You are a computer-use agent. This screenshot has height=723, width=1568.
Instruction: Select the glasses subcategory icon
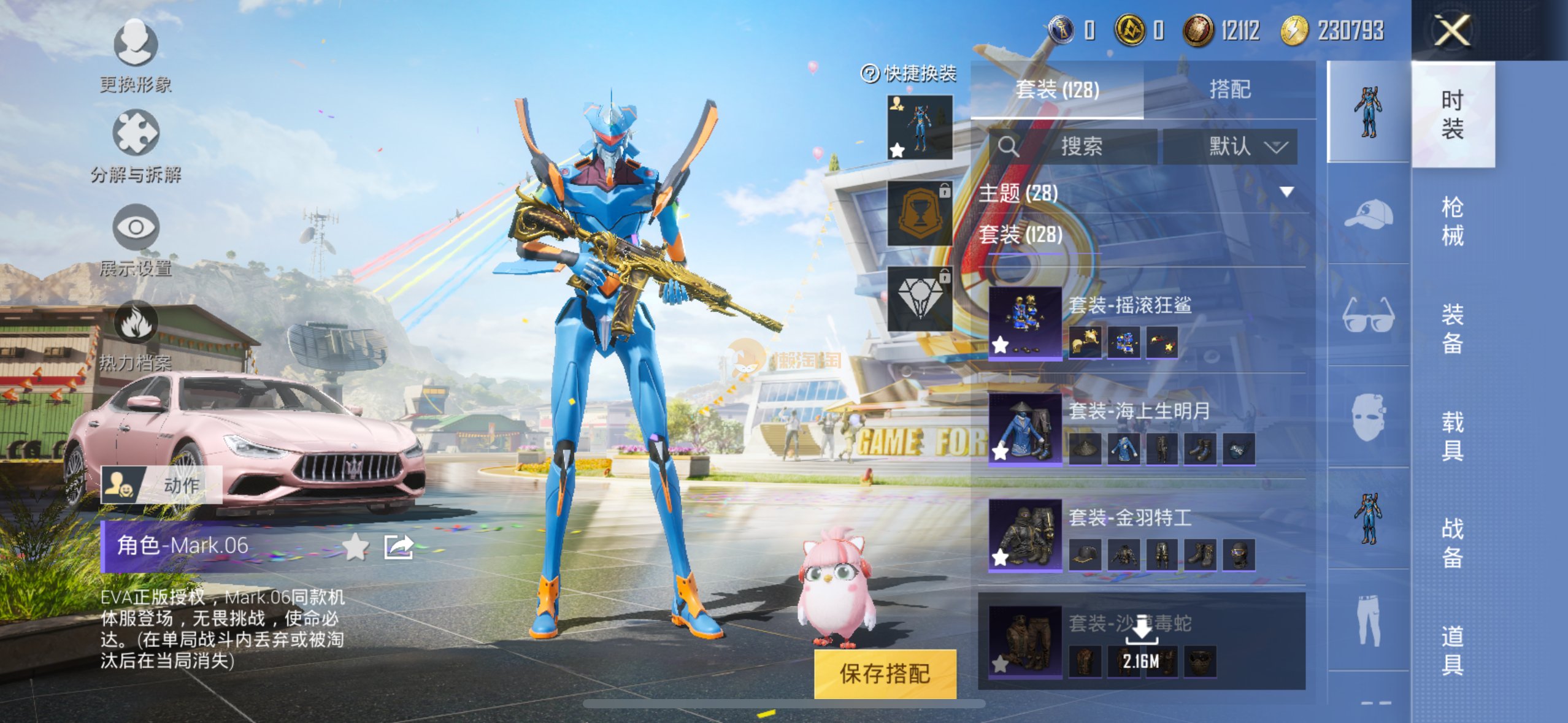1368,316
